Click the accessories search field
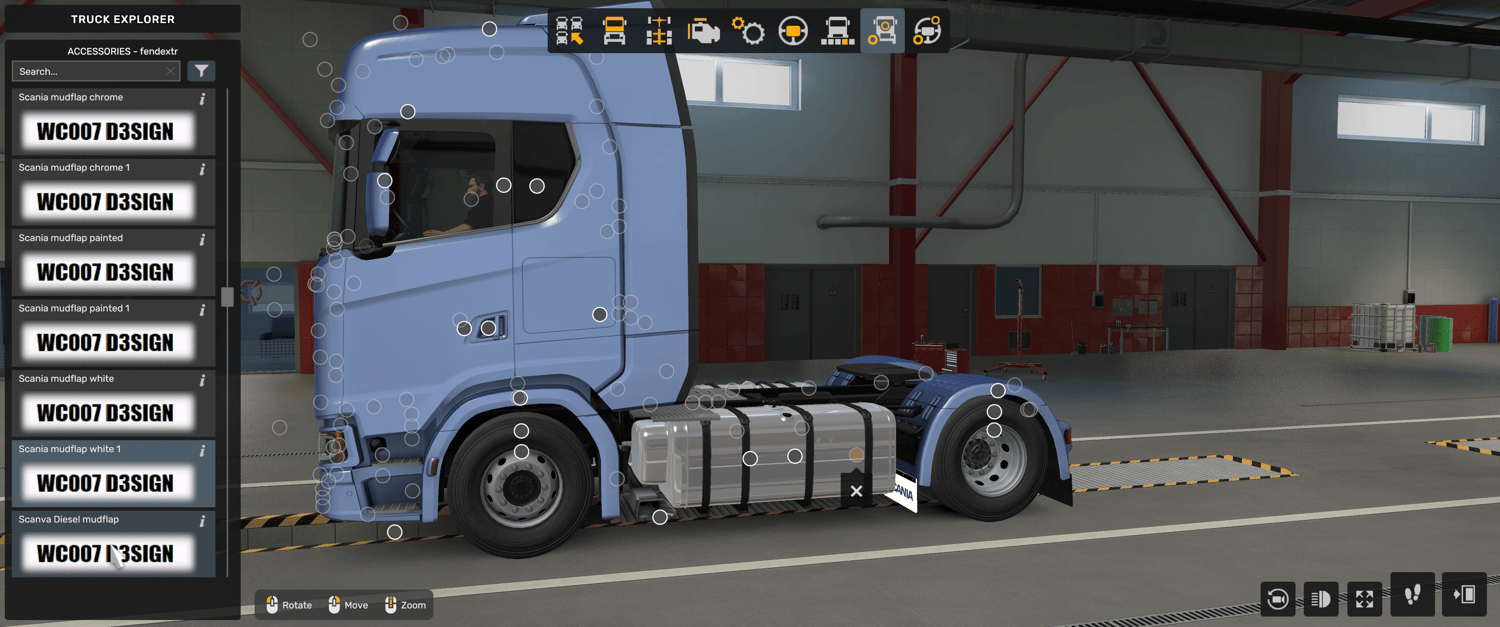 pyautogui.click(x=90, y=72)
